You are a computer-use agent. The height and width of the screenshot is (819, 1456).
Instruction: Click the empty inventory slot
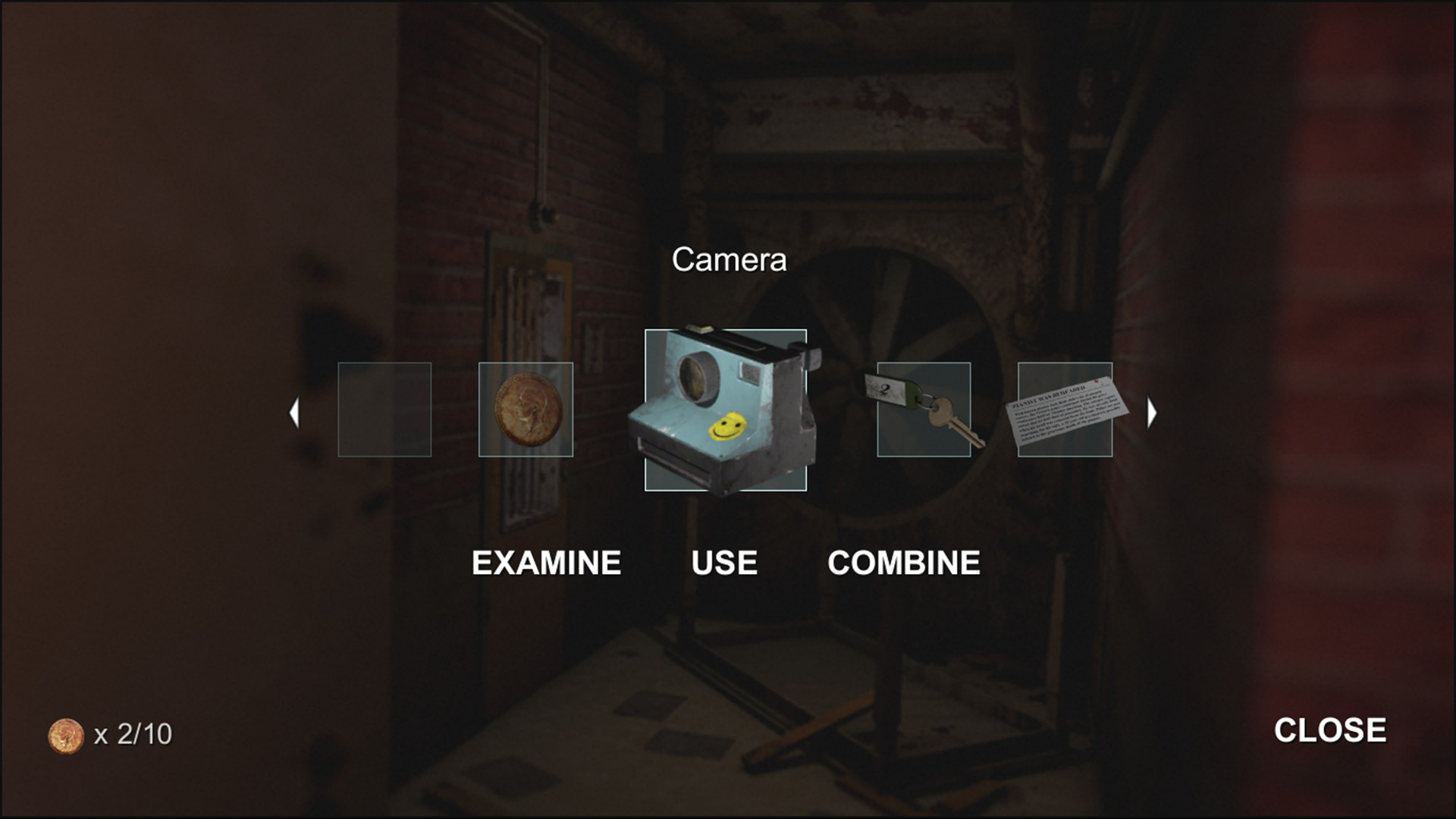[x=384, y=409]
